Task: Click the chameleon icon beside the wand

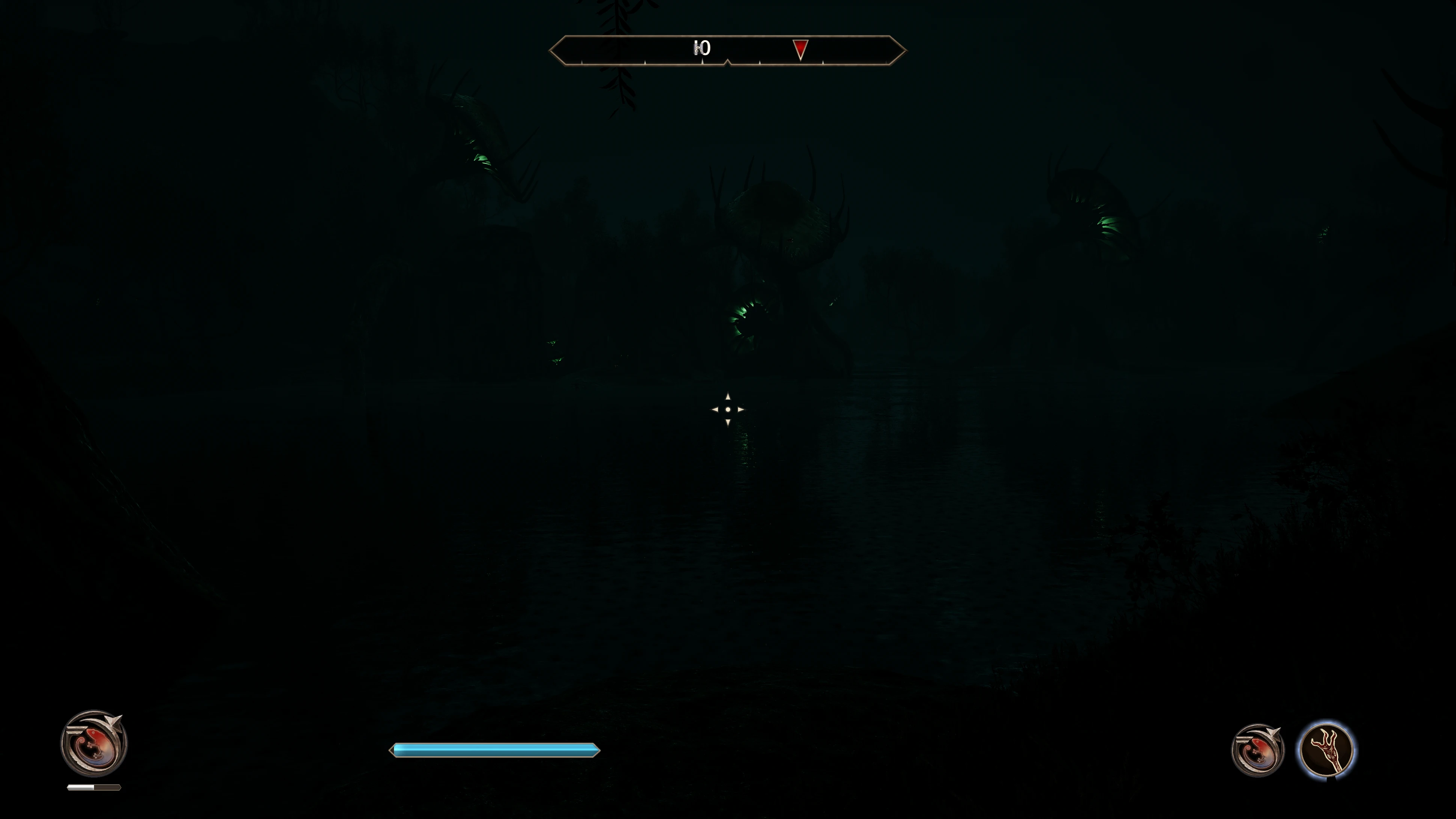Action: [x=1257, y=750]
